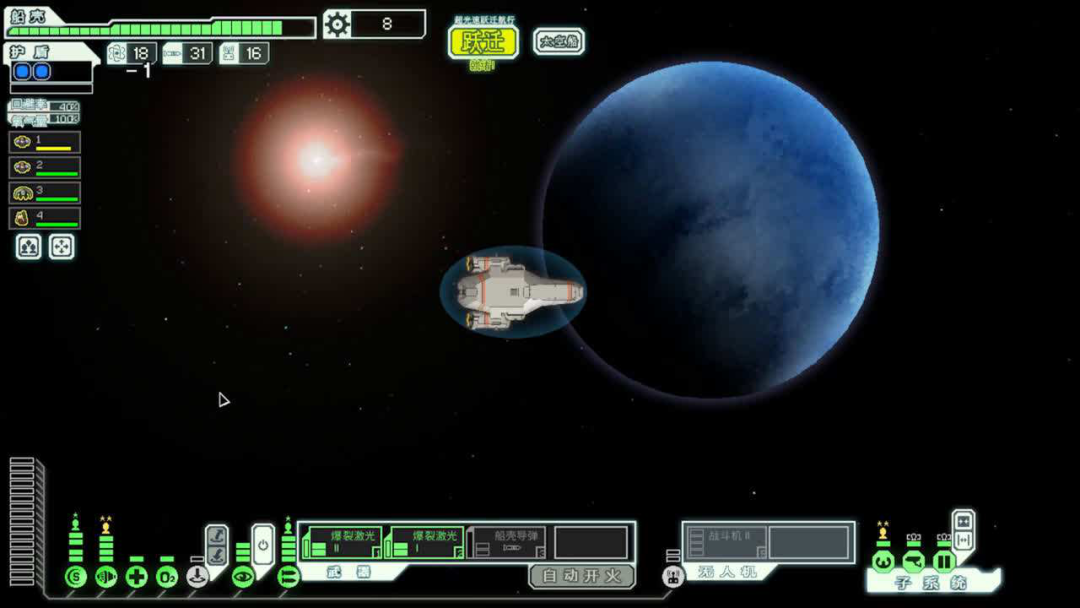Activate the 战斗机 II drone slot

726,543
